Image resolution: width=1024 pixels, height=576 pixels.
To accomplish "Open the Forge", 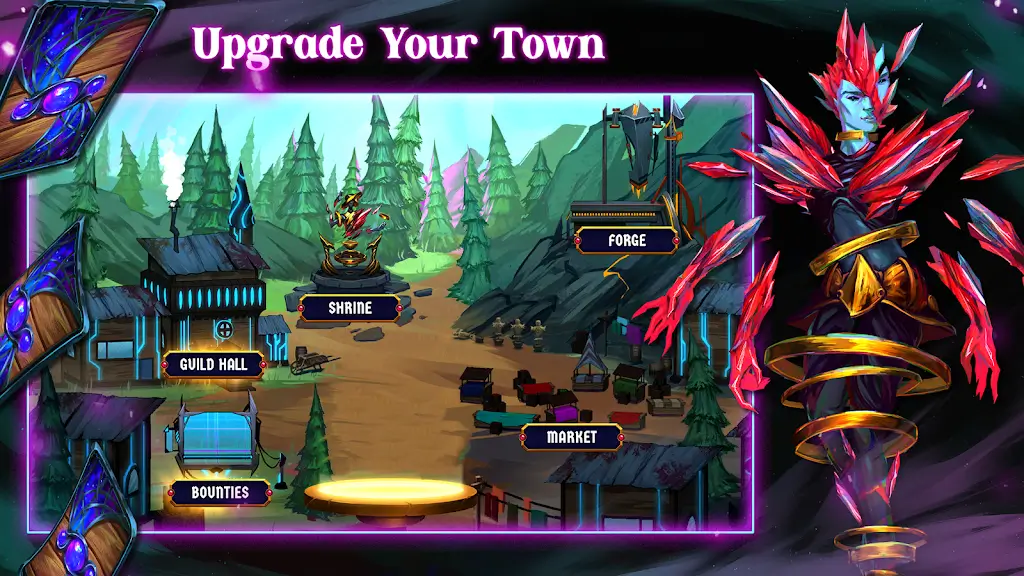I will point(627,240).
